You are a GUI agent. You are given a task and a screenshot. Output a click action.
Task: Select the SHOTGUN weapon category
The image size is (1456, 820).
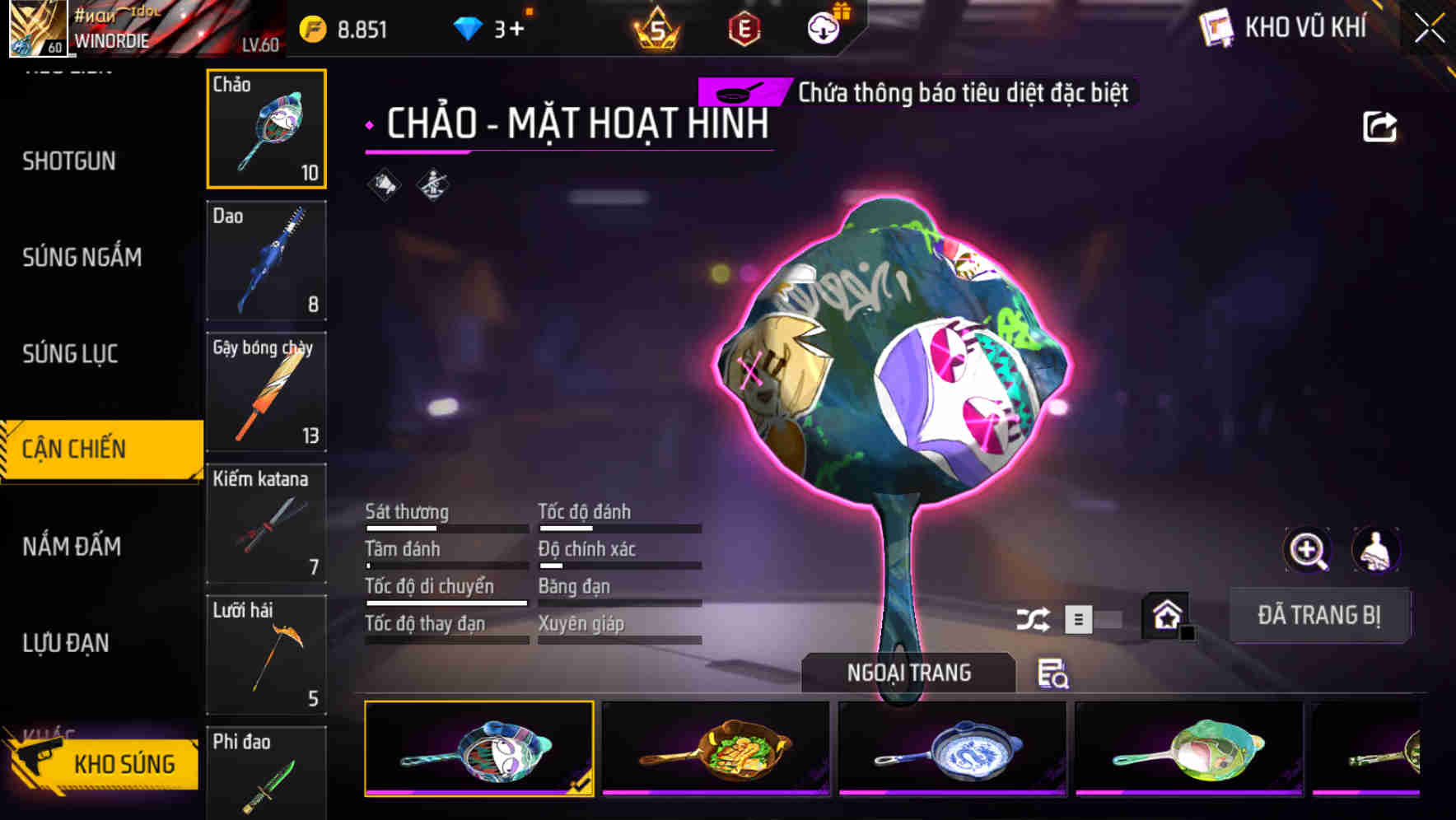[70, 161]
